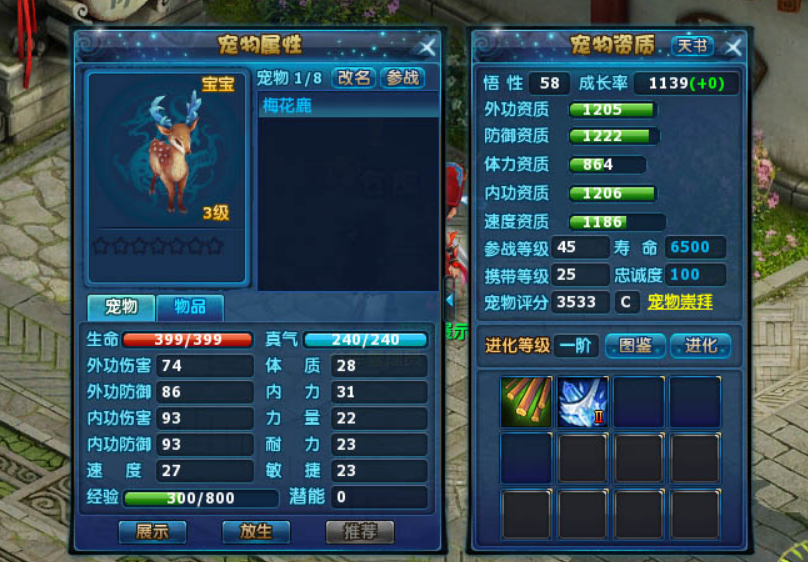This screenshot has height=562, width=808.
Task: Click the 展示 show button
Action: (x=152, y=531)
